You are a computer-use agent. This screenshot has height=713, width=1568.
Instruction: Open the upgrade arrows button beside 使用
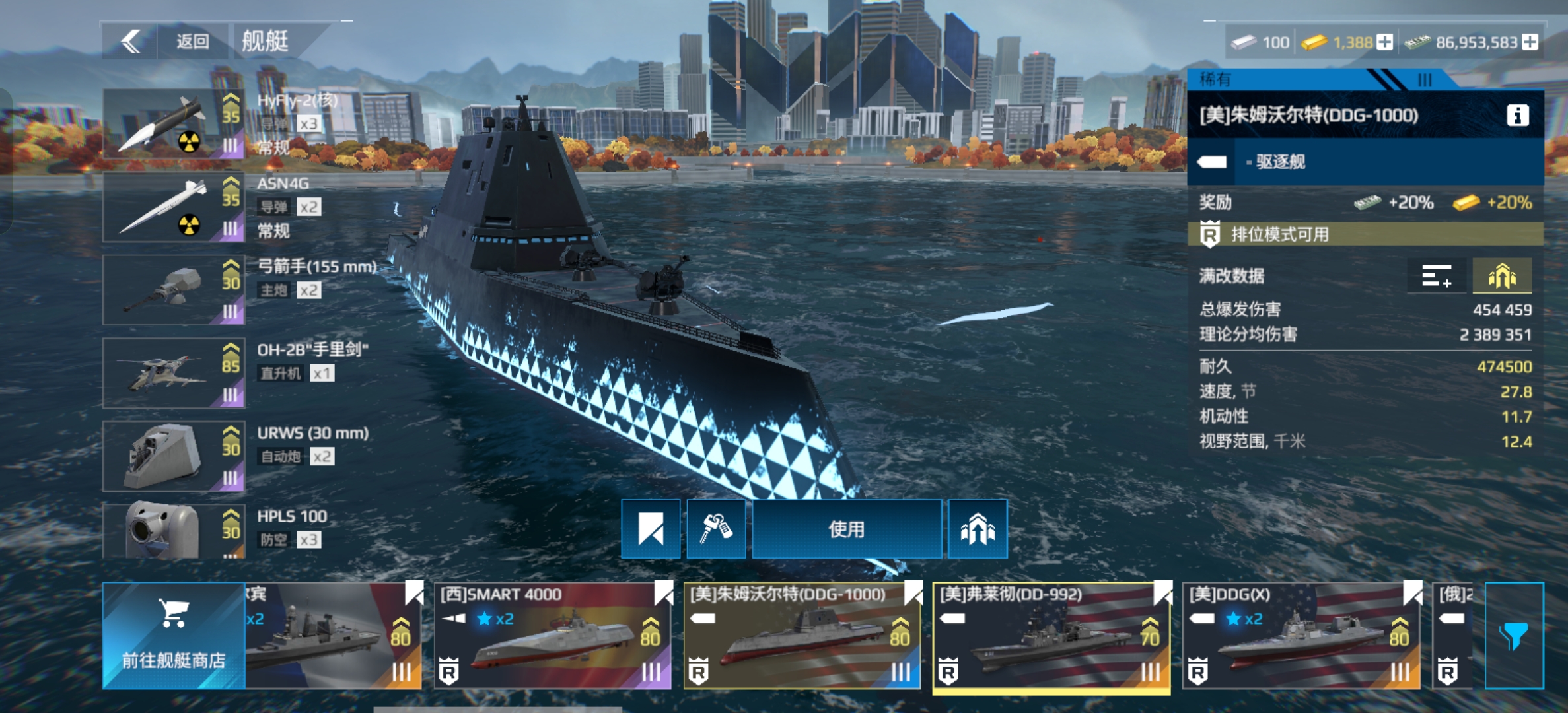tap(978, 529)
